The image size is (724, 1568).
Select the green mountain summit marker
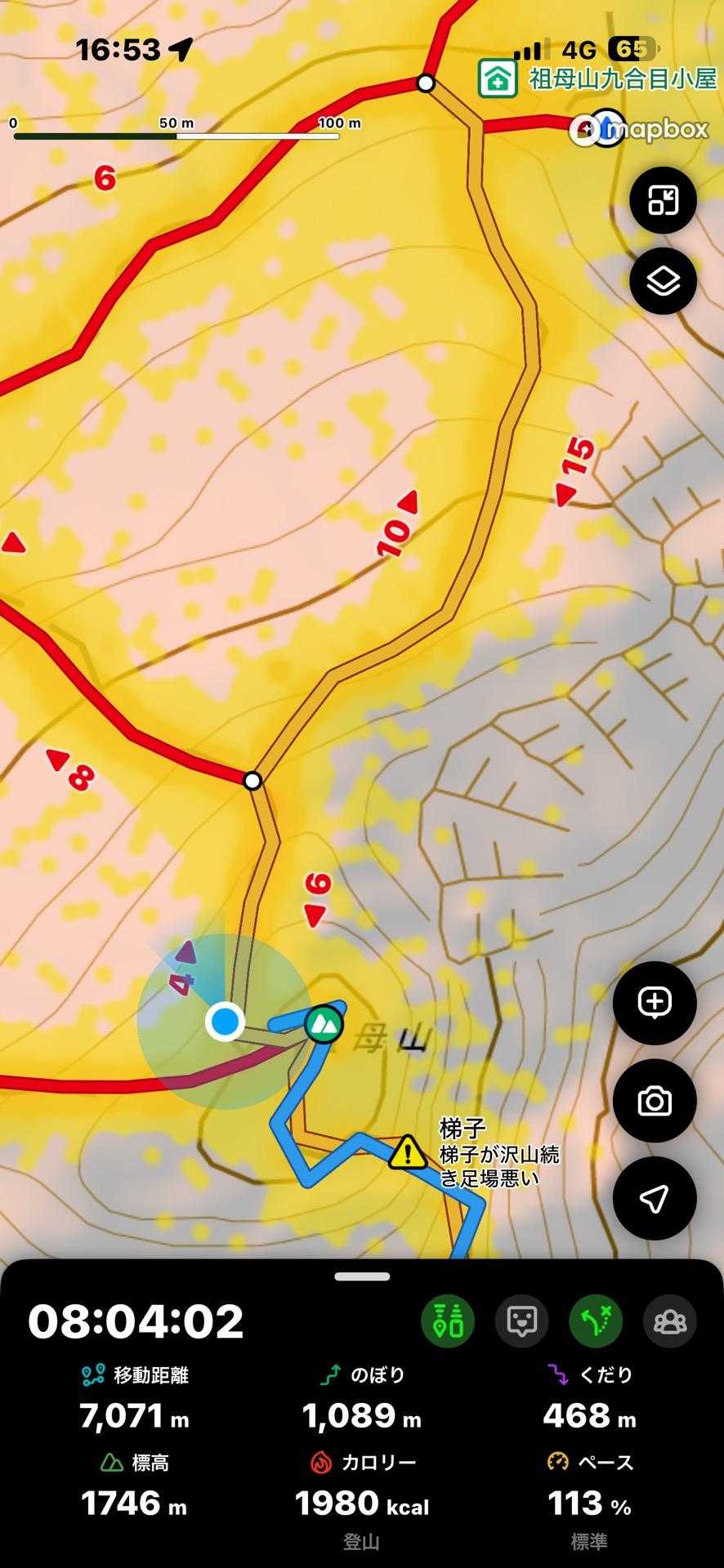(324, 1022)
